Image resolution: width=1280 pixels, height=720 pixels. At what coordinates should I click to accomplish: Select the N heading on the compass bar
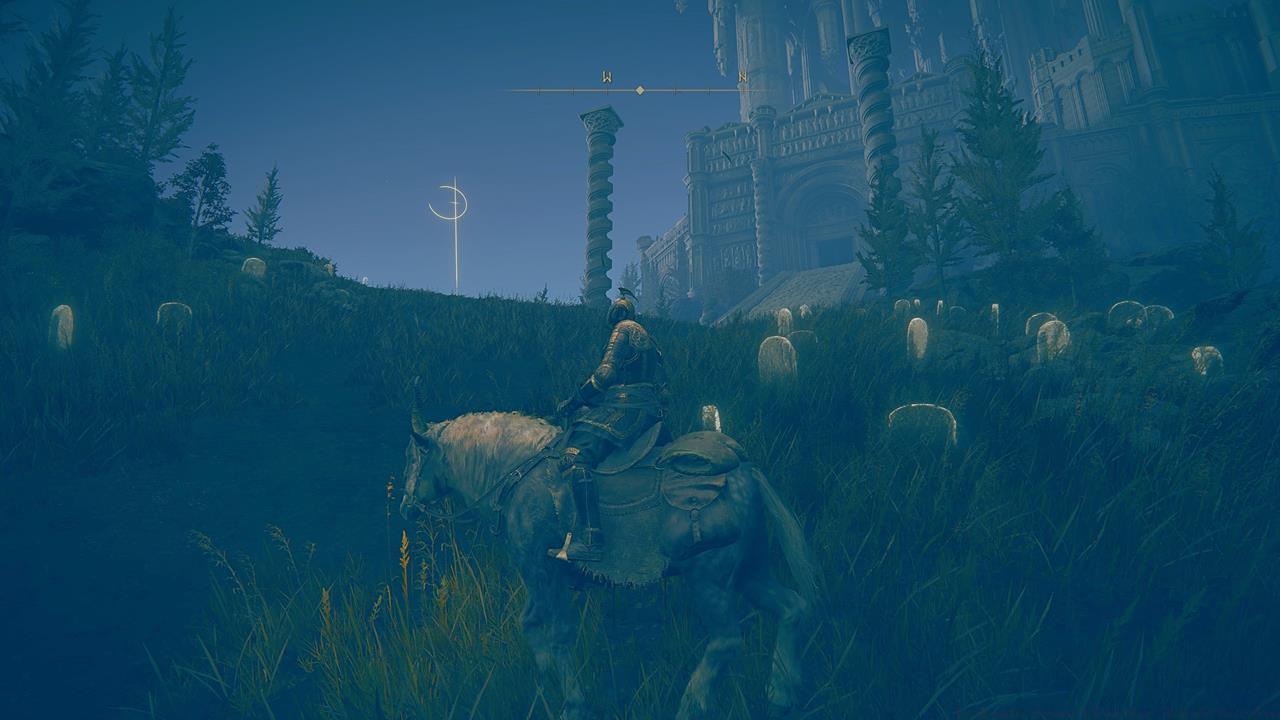(742, 77)
